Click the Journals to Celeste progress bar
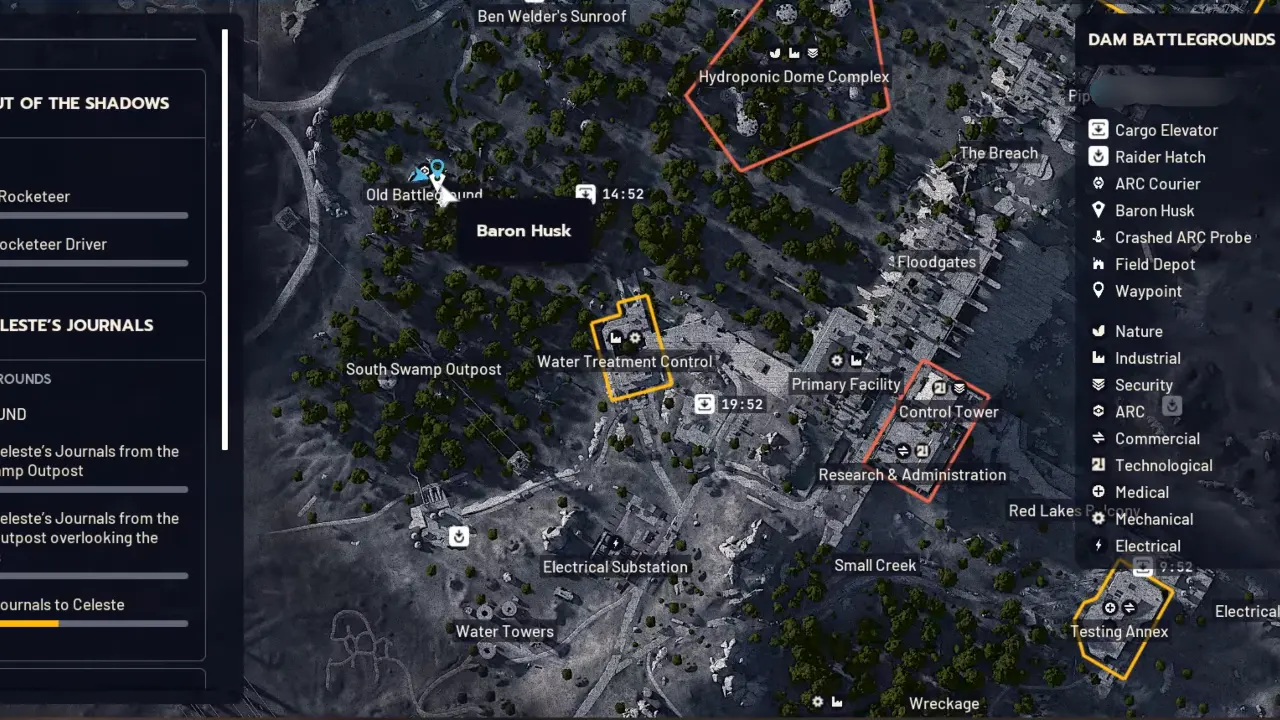 click(94, 623)
